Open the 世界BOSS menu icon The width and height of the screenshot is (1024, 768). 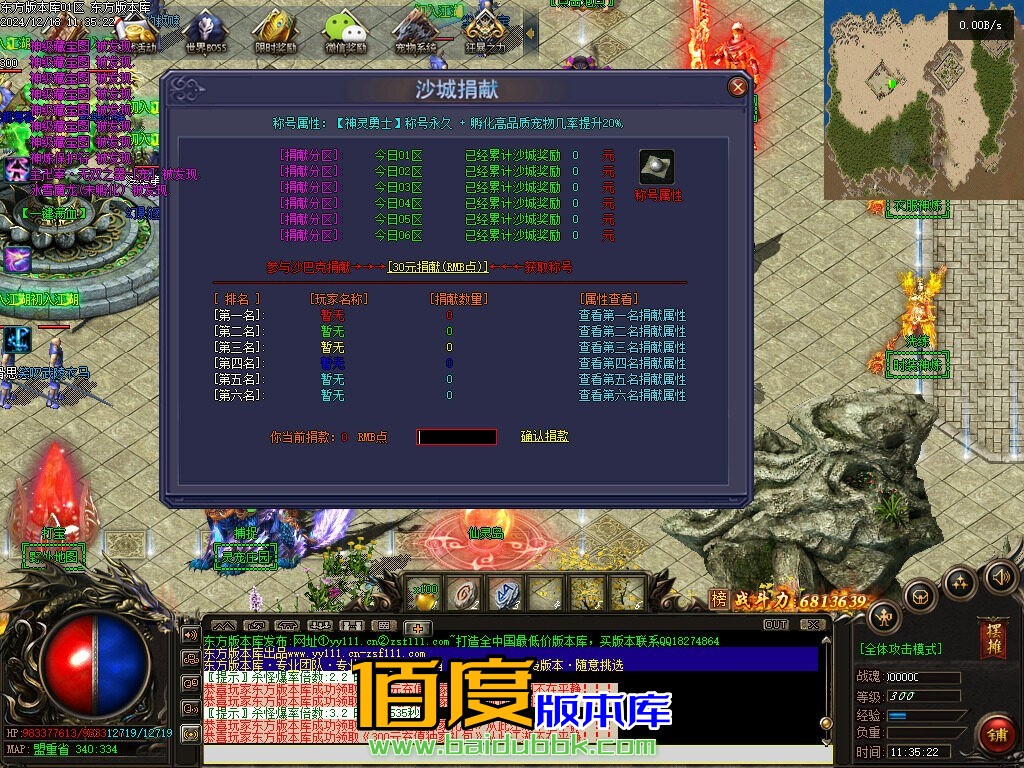click(x=205, y=30)
